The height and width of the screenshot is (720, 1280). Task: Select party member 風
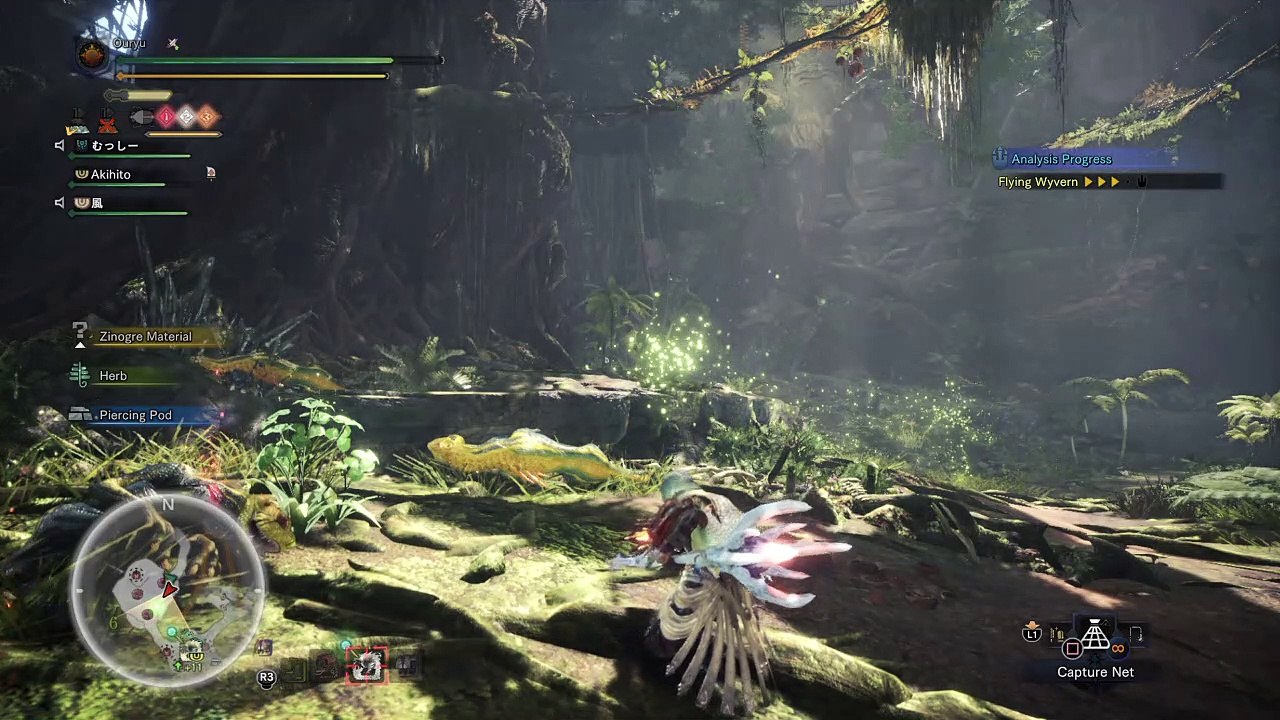click(97, 203)
